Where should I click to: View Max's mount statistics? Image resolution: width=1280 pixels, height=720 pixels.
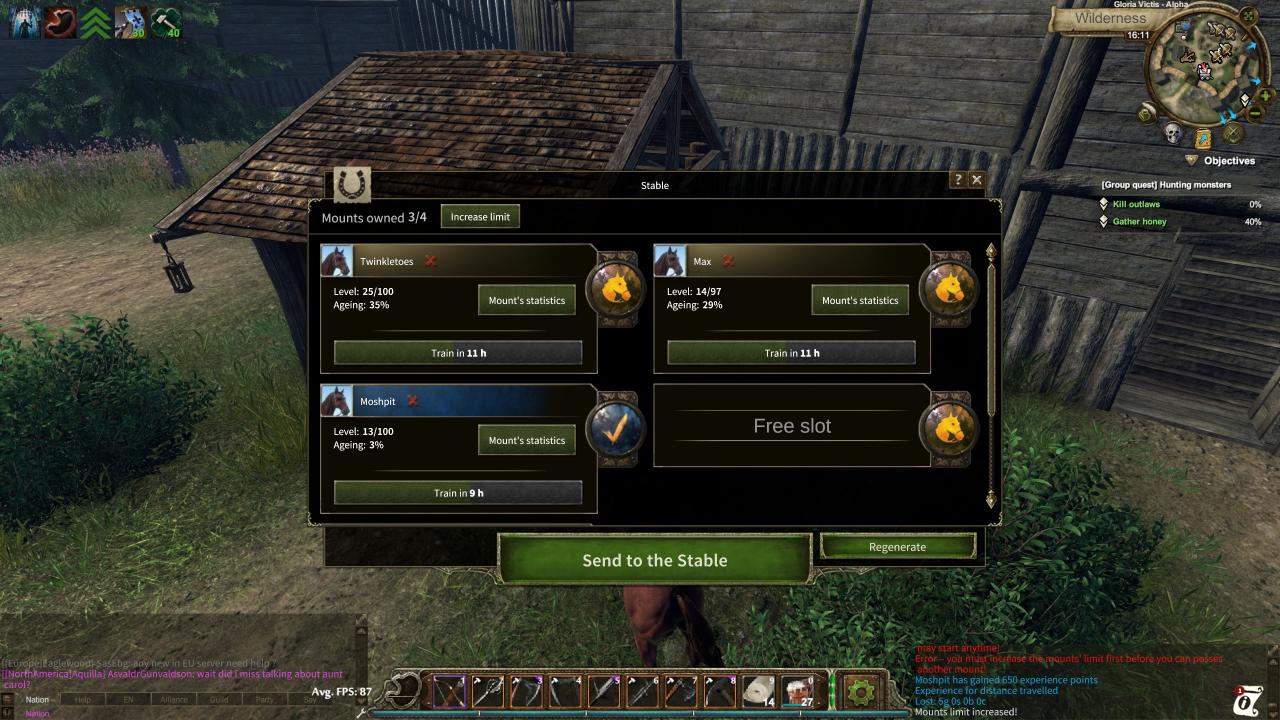pyautogui.click(x=860, y=300)
